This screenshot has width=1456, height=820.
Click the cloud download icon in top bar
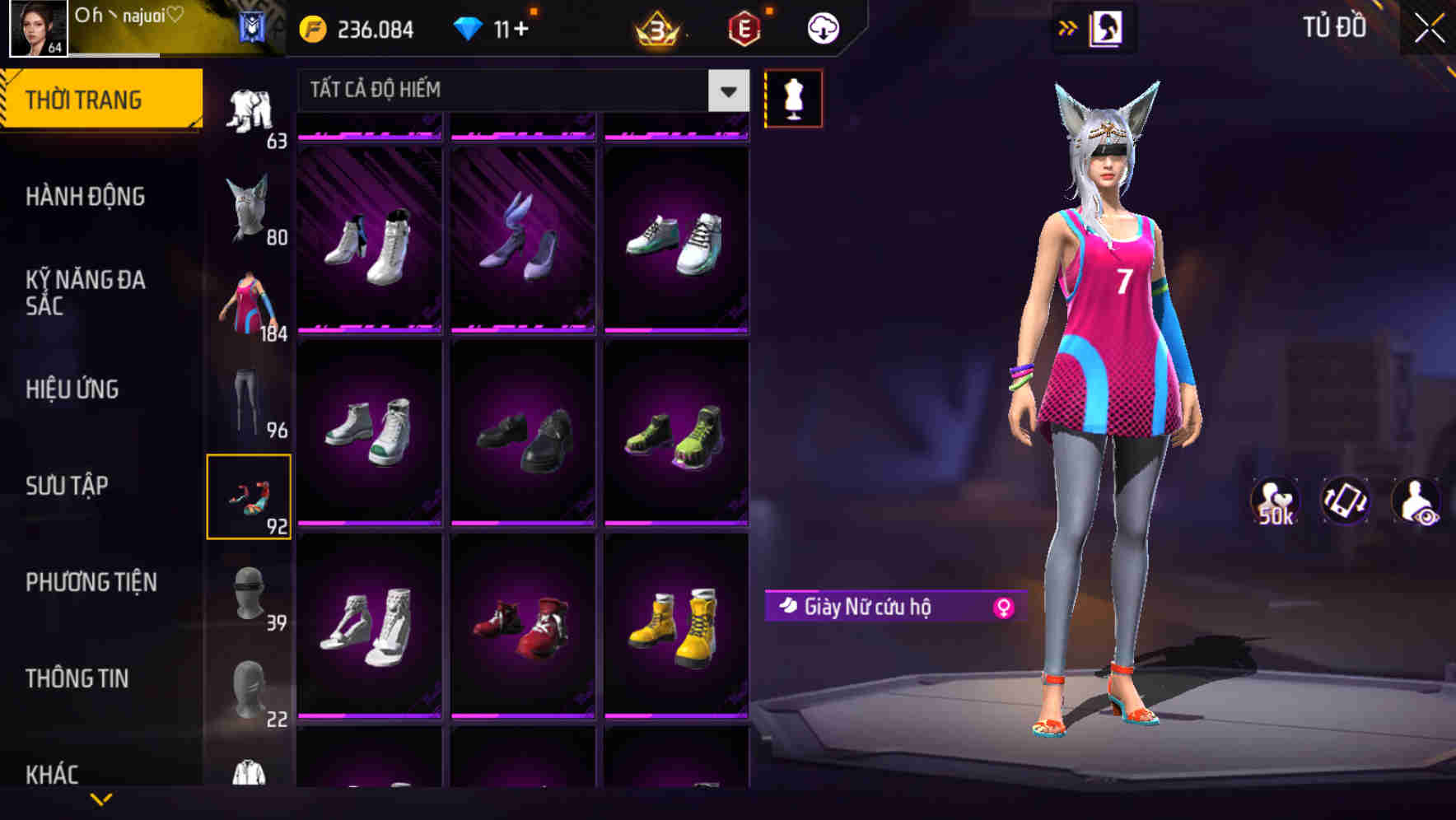(x=821, y=27)
